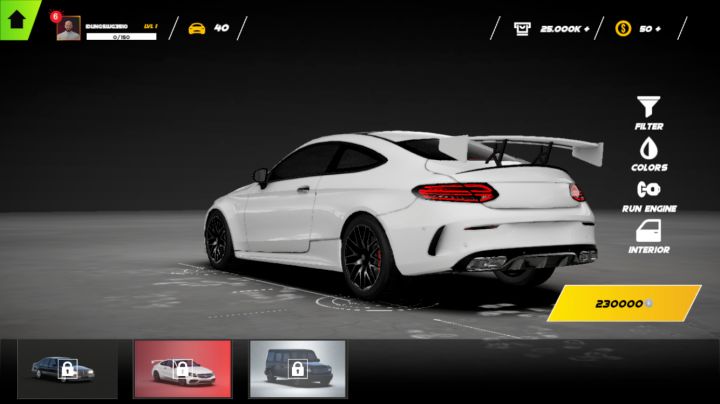Image resolution: width=720 pixels, height=404 pixels.
Task: Open the Filter option
Action: coord(649,111)
